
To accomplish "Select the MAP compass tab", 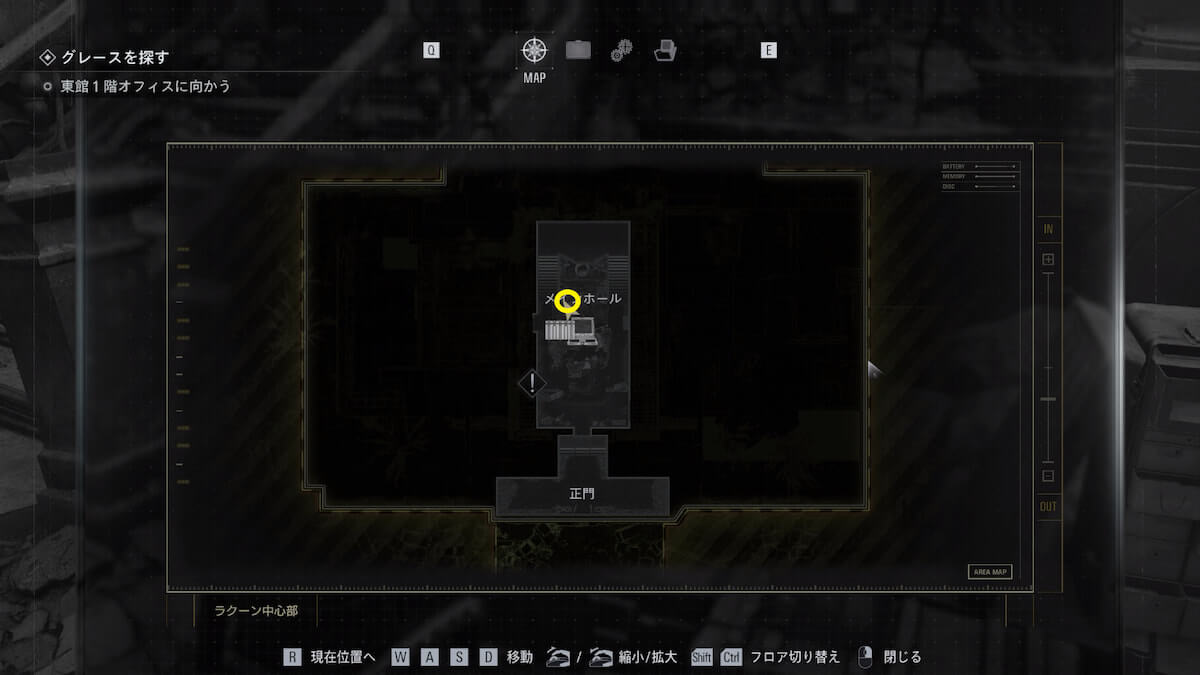I will point(534,50).
